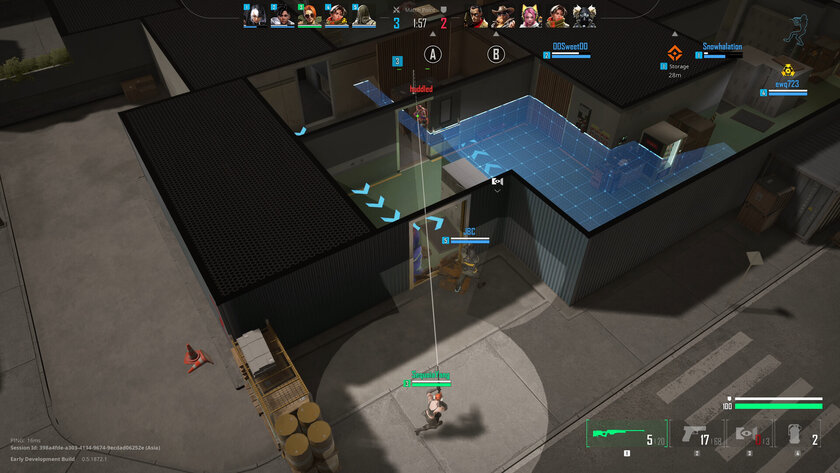Select the bomb site B marker
This screenshot has width=840, height=473.
point(495,53)
